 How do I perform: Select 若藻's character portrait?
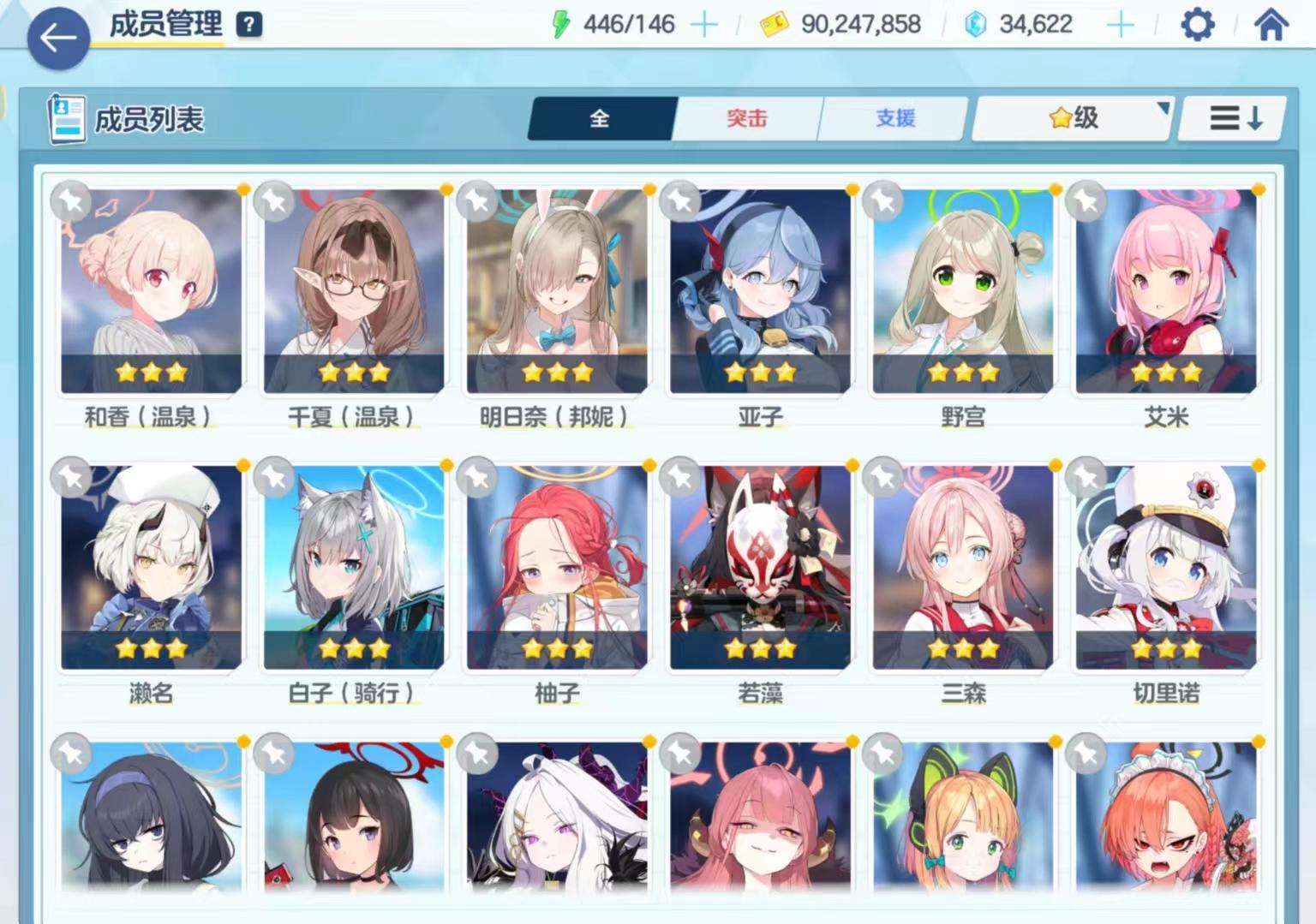(x=757, y=565)
